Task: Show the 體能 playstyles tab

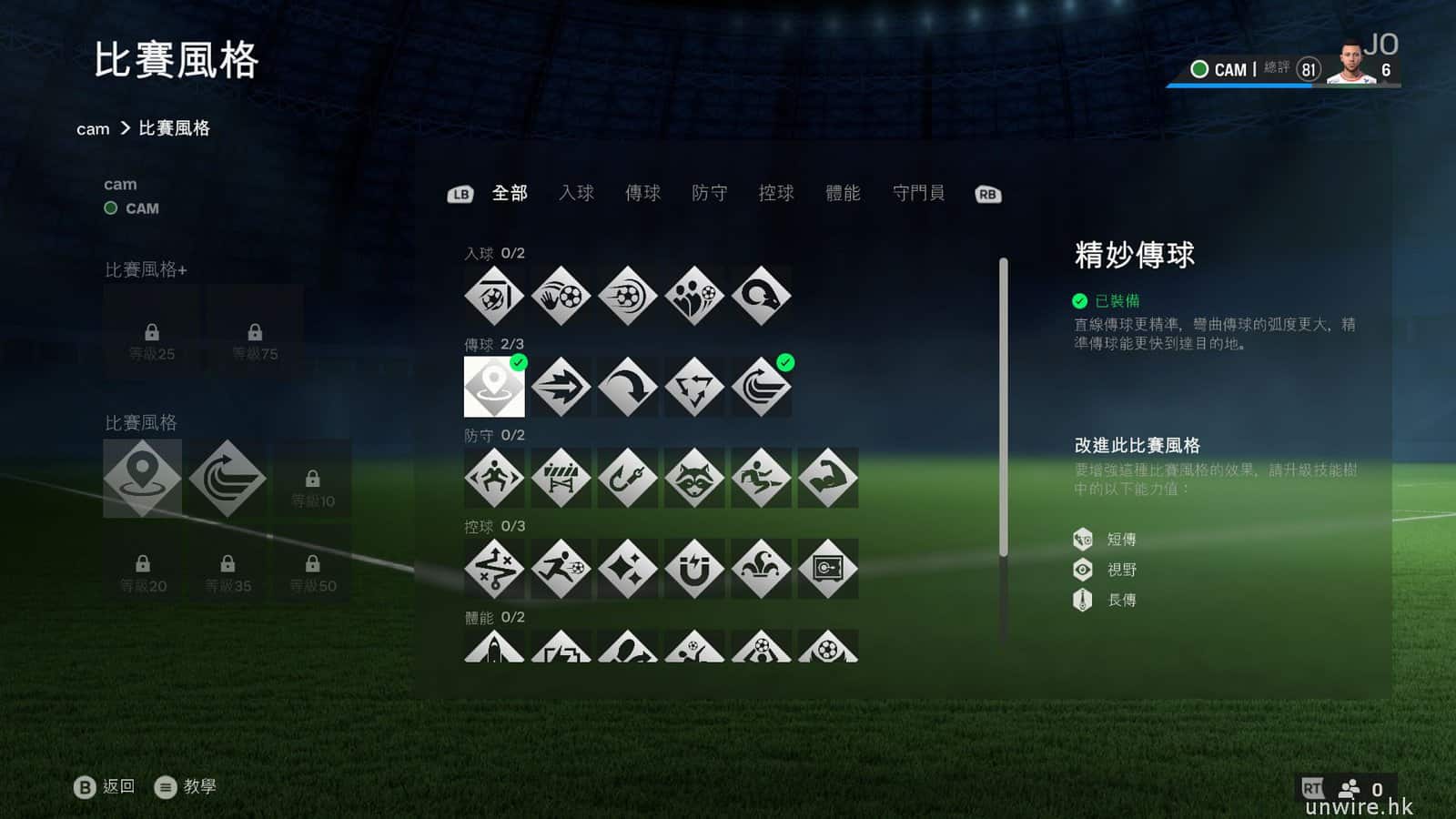Action: pos(843,193)
